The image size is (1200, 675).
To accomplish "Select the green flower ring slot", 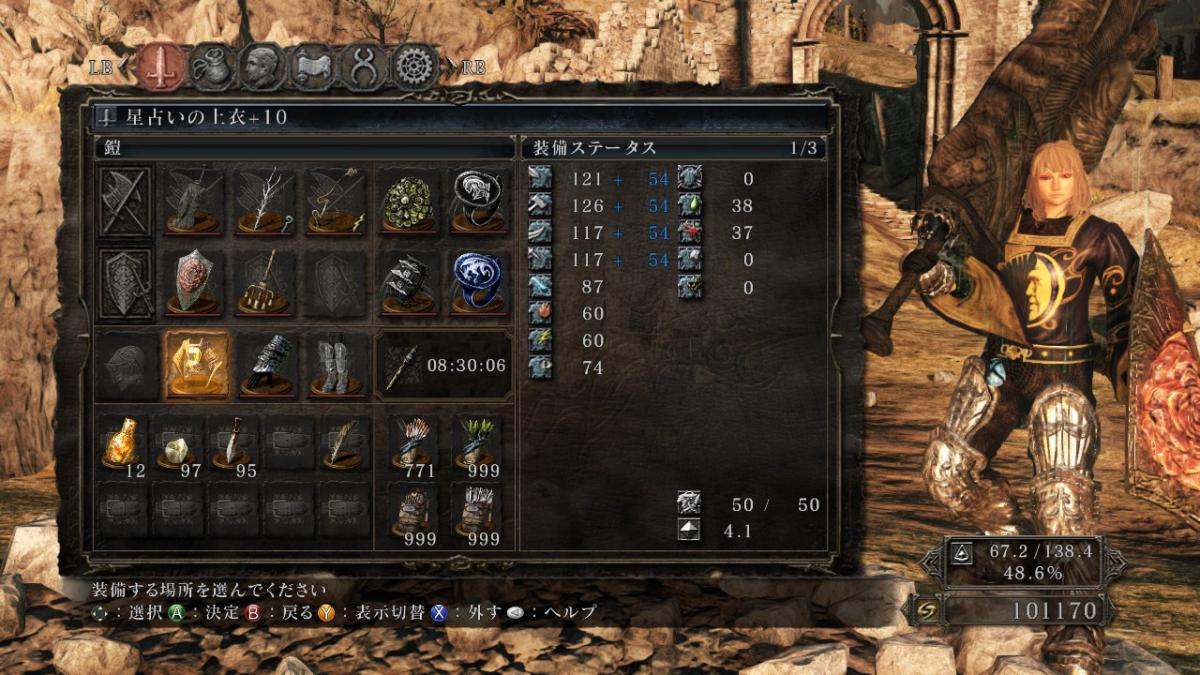I will click(x=408, y=200).
